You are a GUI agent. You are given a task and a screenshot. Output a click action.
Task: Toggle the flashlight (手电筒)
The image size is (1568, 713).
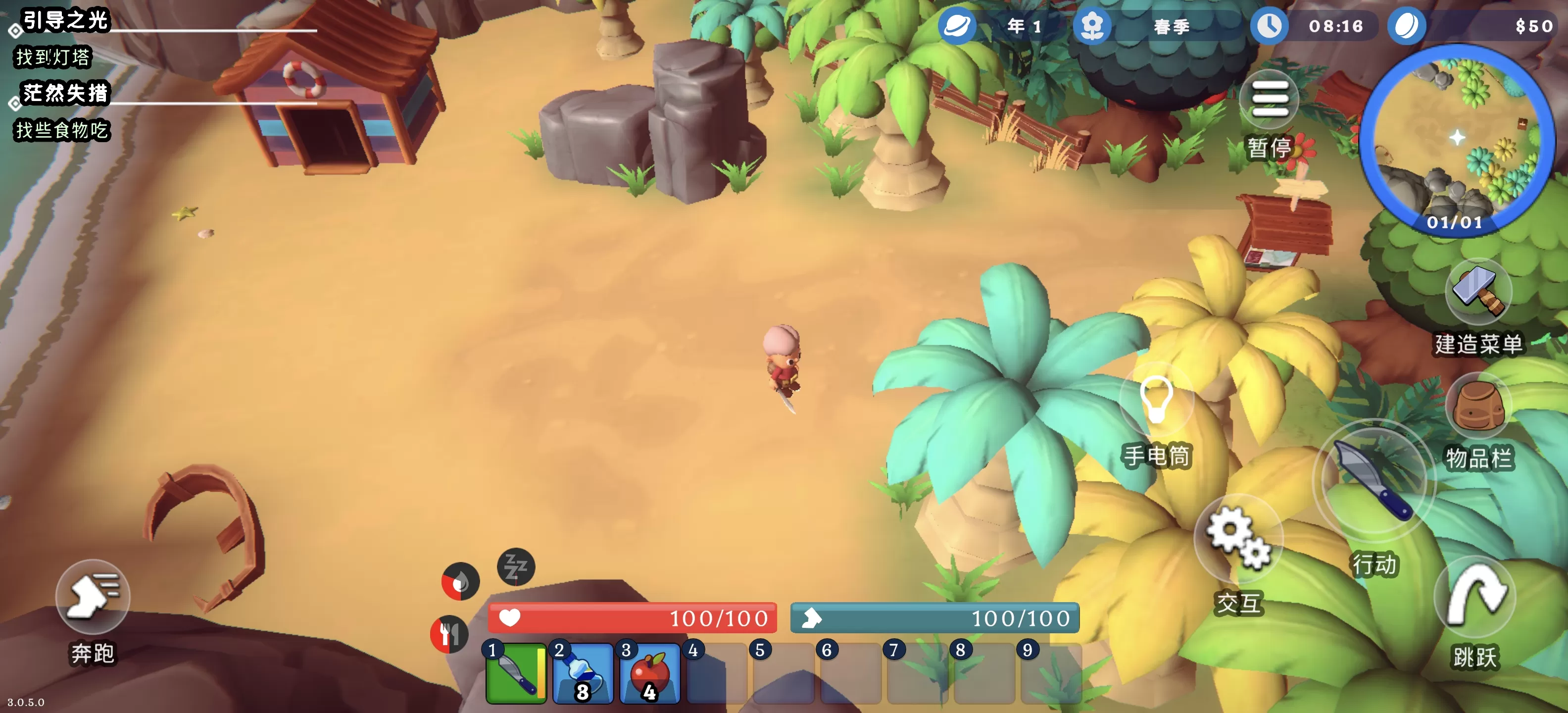click(1156, 399)
